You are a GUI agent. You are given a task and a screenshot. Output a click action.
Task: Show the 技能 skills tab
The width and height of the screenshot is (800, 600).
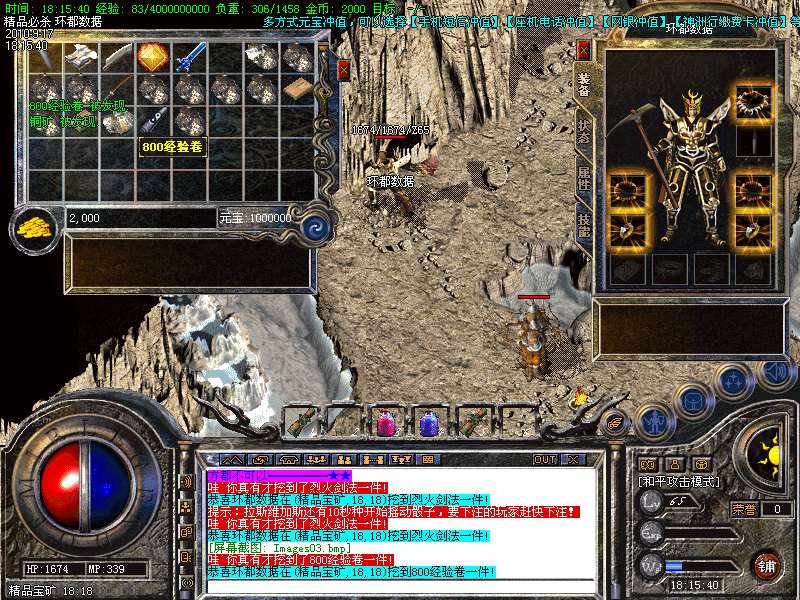tap(584, 226)
